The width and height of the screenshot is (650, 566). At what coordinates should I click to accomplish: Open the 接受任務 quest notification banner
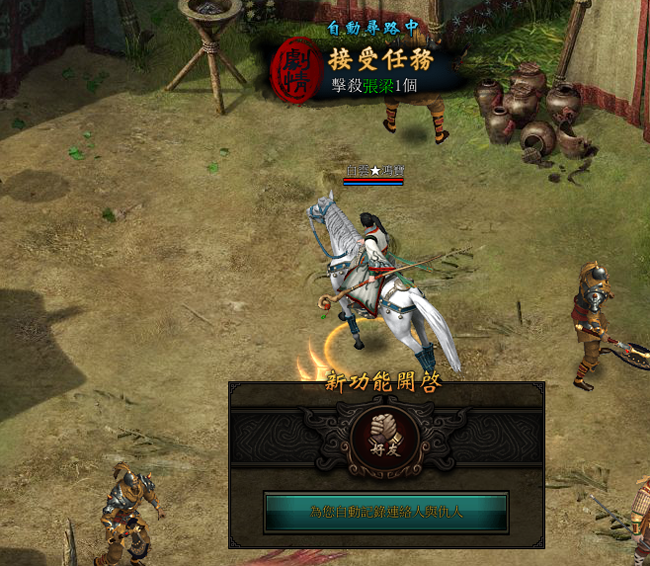[x=381, y=61]
